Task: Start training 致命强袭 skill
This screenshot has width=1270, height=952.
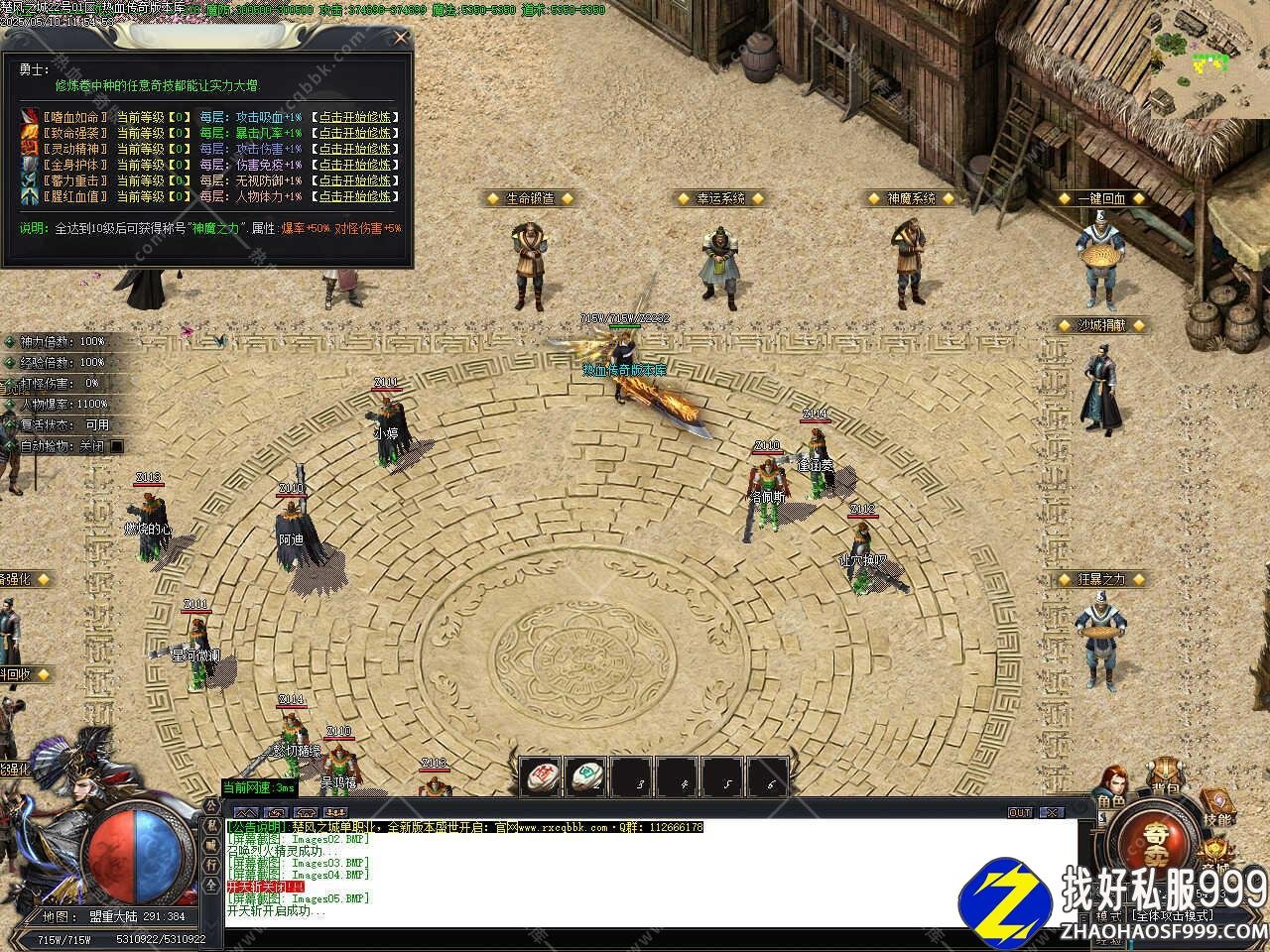Action: [355, 132]
